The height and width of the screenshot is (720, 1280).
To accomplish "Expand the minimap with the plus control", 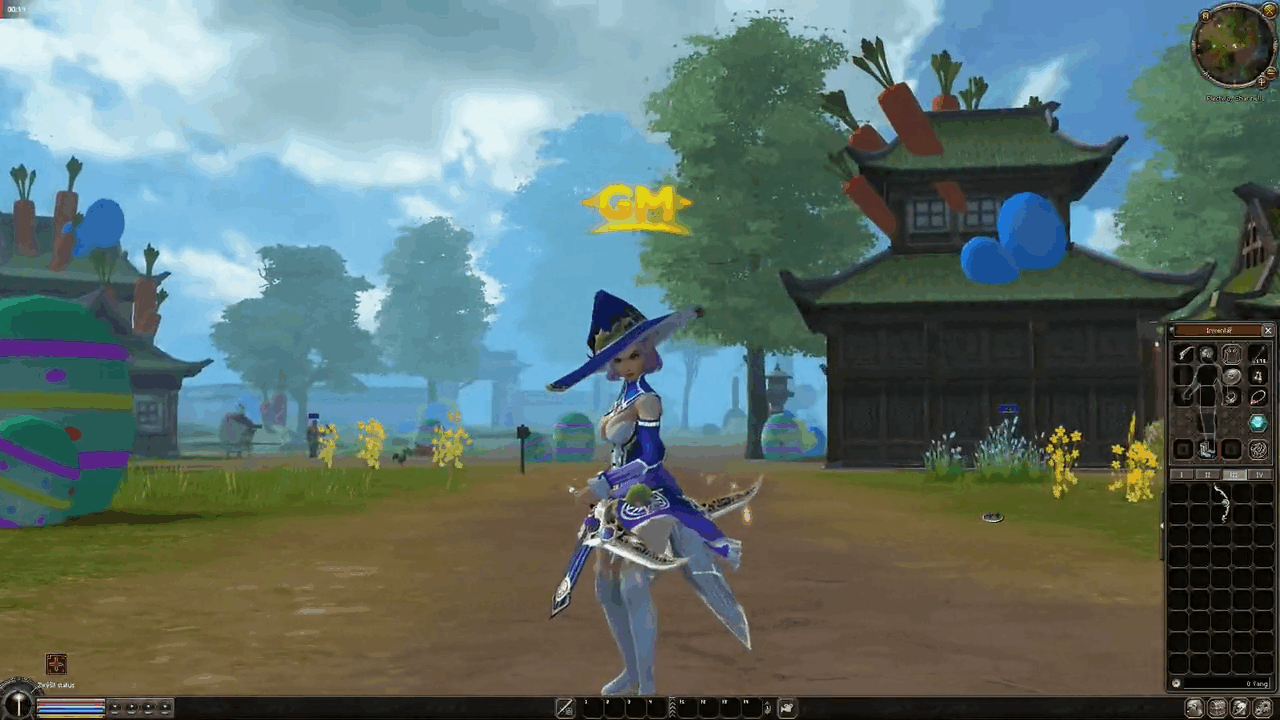I will click(x=1261, y=82).
